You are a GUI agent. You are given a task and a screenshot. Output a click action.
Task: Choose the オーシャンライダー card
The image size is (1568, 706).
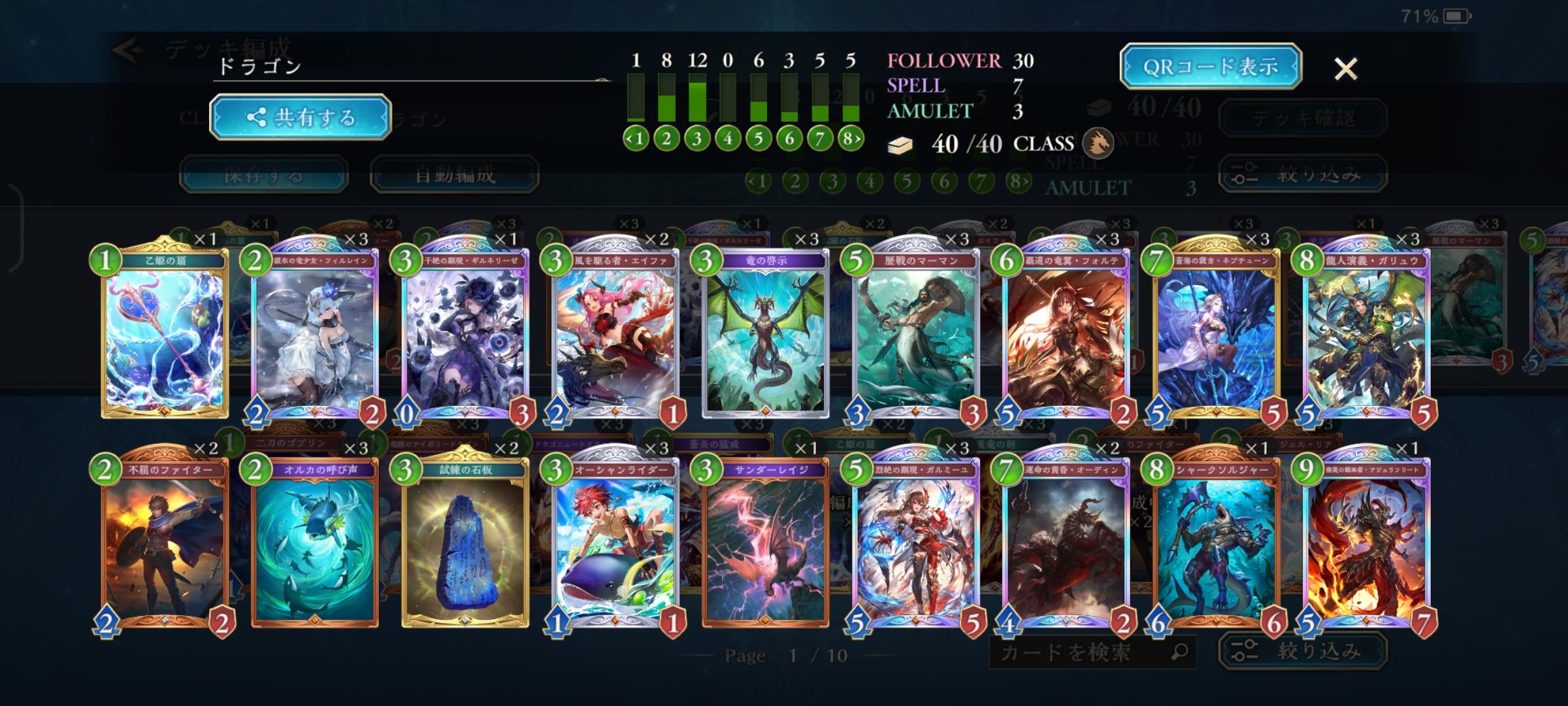(x=615, y=543)
